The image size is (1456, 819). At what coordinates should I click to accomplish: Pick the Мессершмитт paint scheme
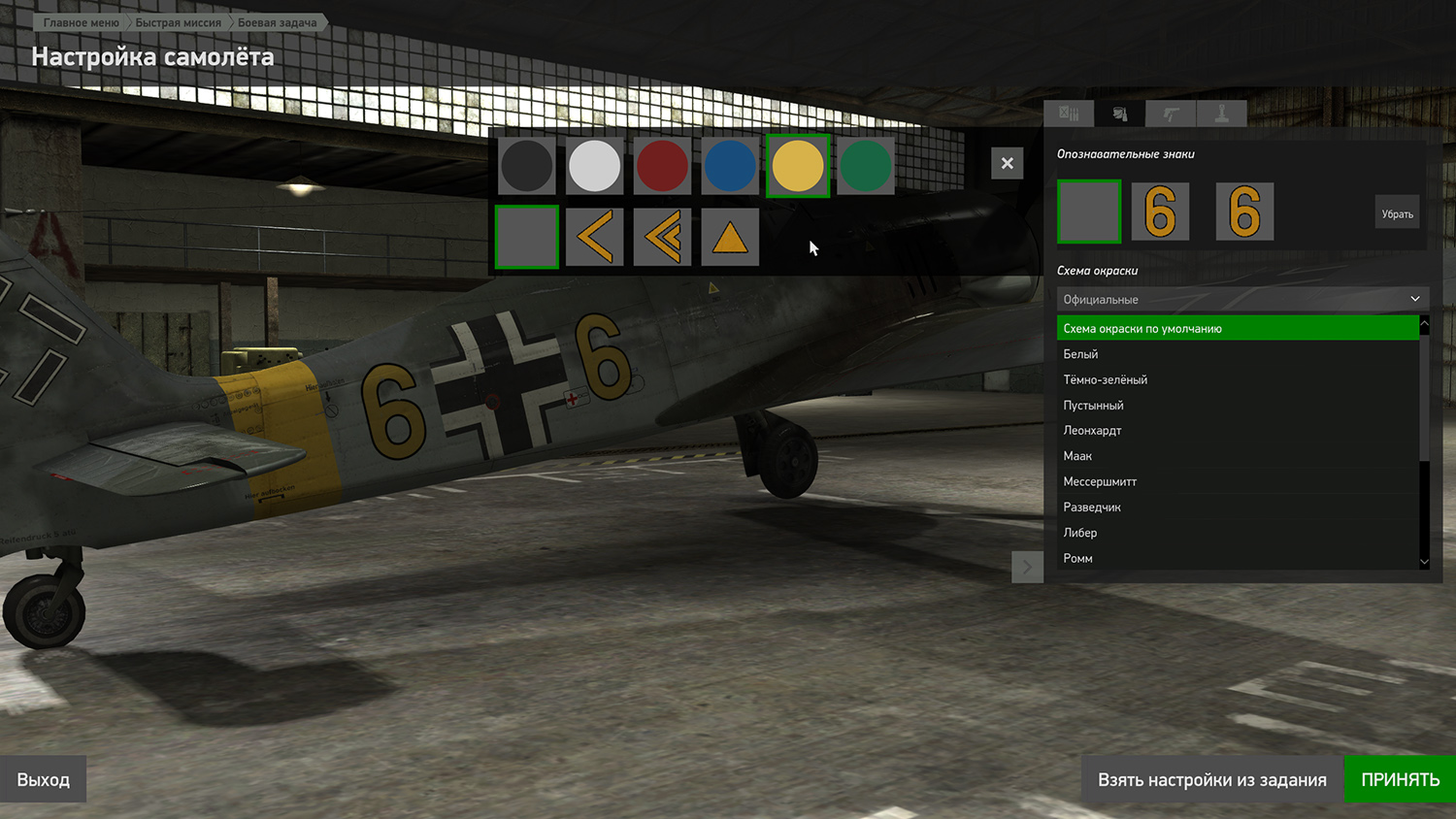point(1100,481)
